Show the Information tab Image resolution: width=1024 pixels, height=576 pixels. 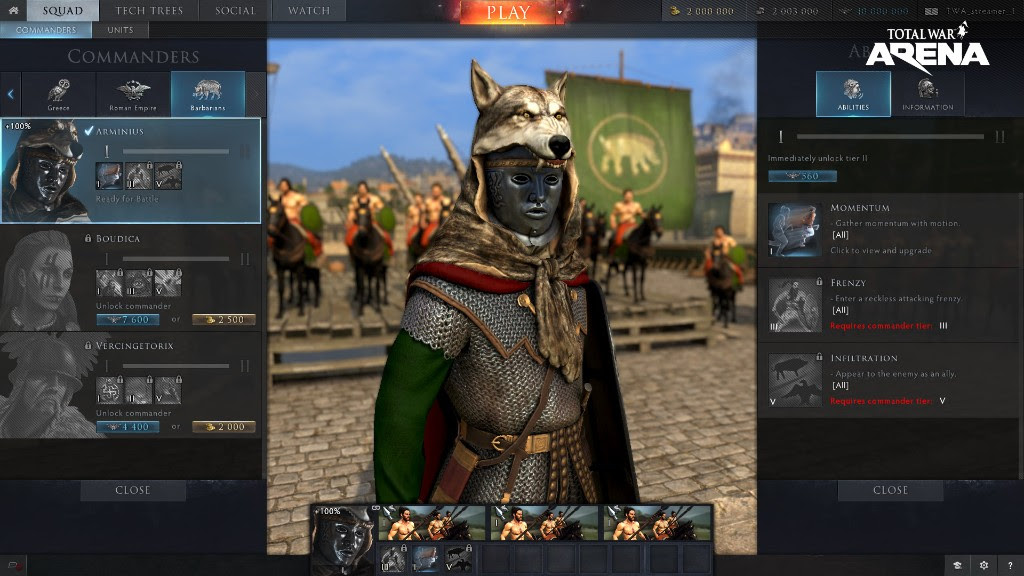coord(927,94)
